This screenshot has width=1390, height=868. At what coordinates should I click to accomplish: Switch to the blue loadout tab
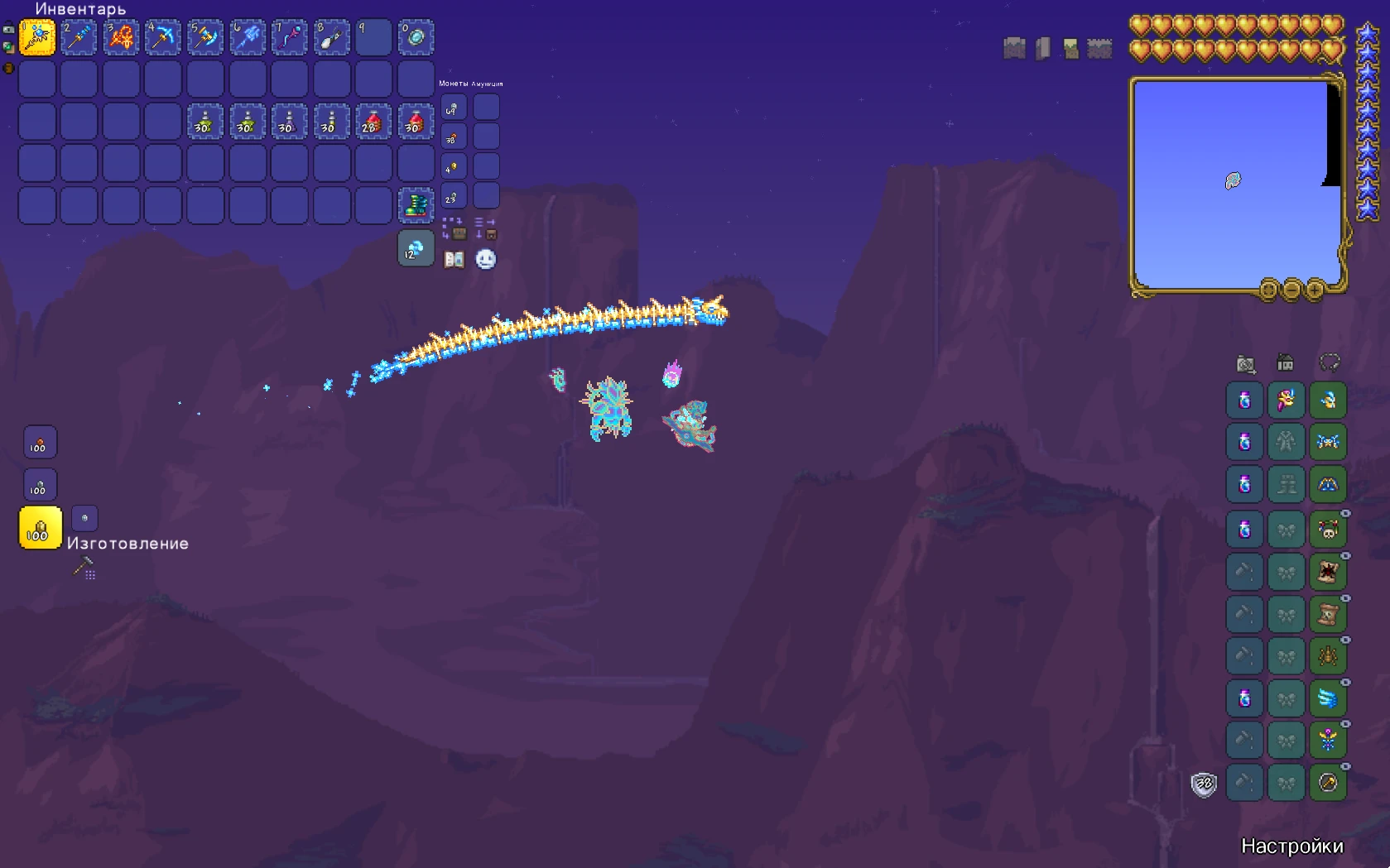tap(1244, 443)
